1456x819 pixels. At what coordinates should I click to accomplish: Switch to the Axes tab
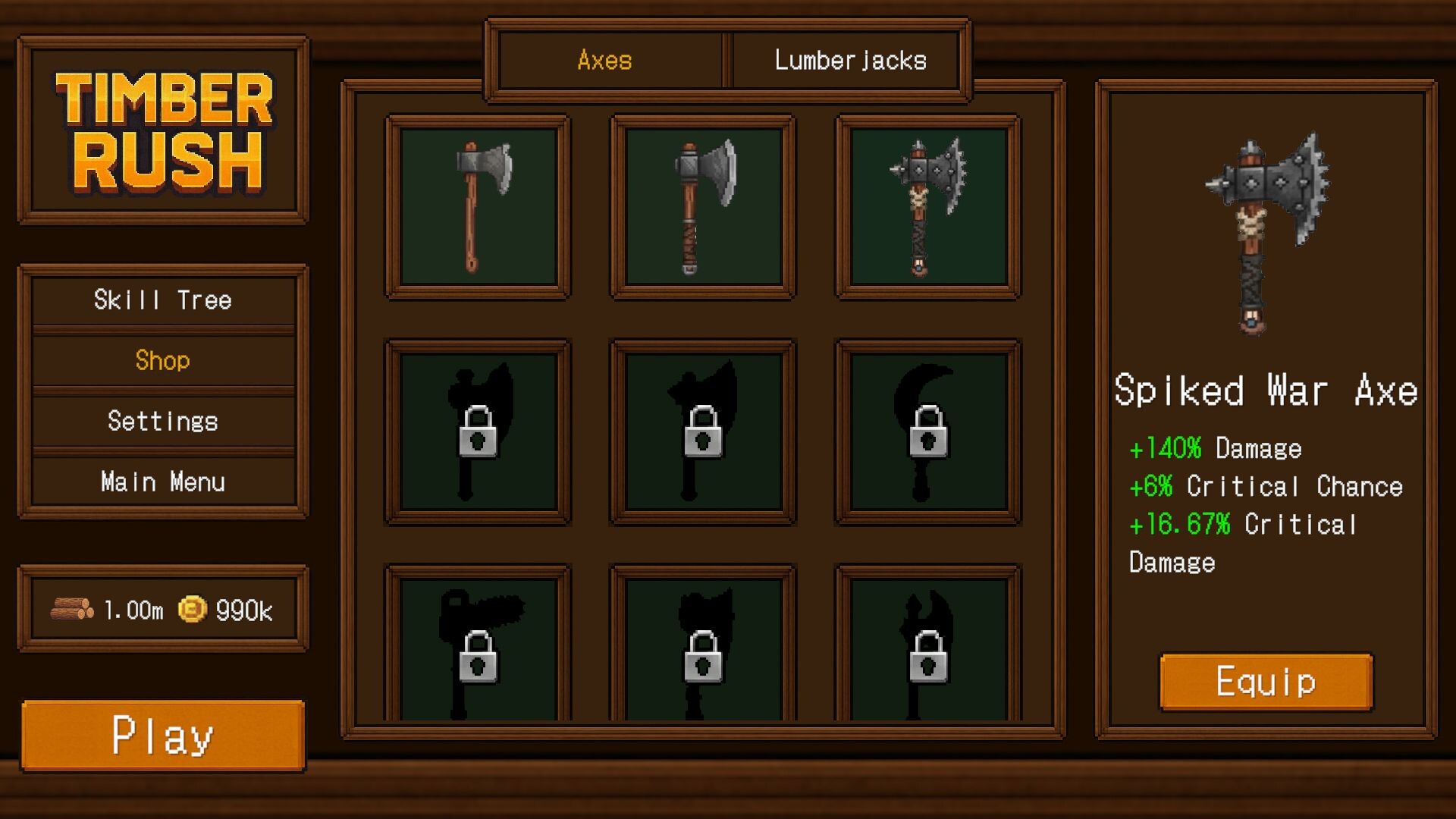point(607,61)
